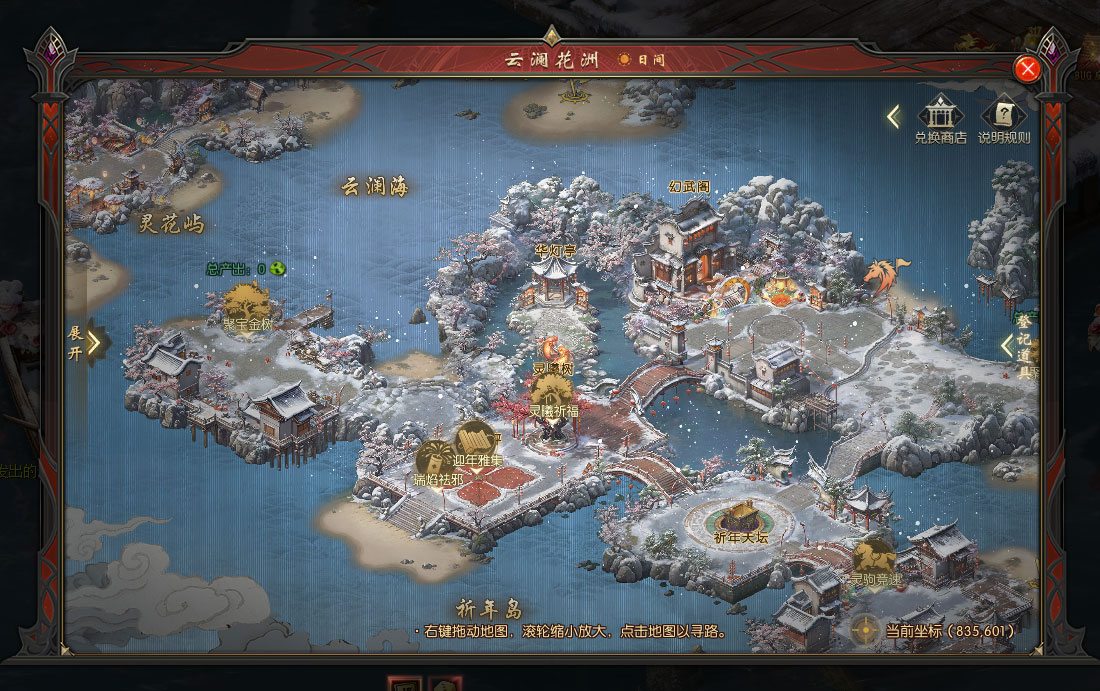
Task: Select the 祈年大坛 altar marker
Action: (x=741, y=519)
